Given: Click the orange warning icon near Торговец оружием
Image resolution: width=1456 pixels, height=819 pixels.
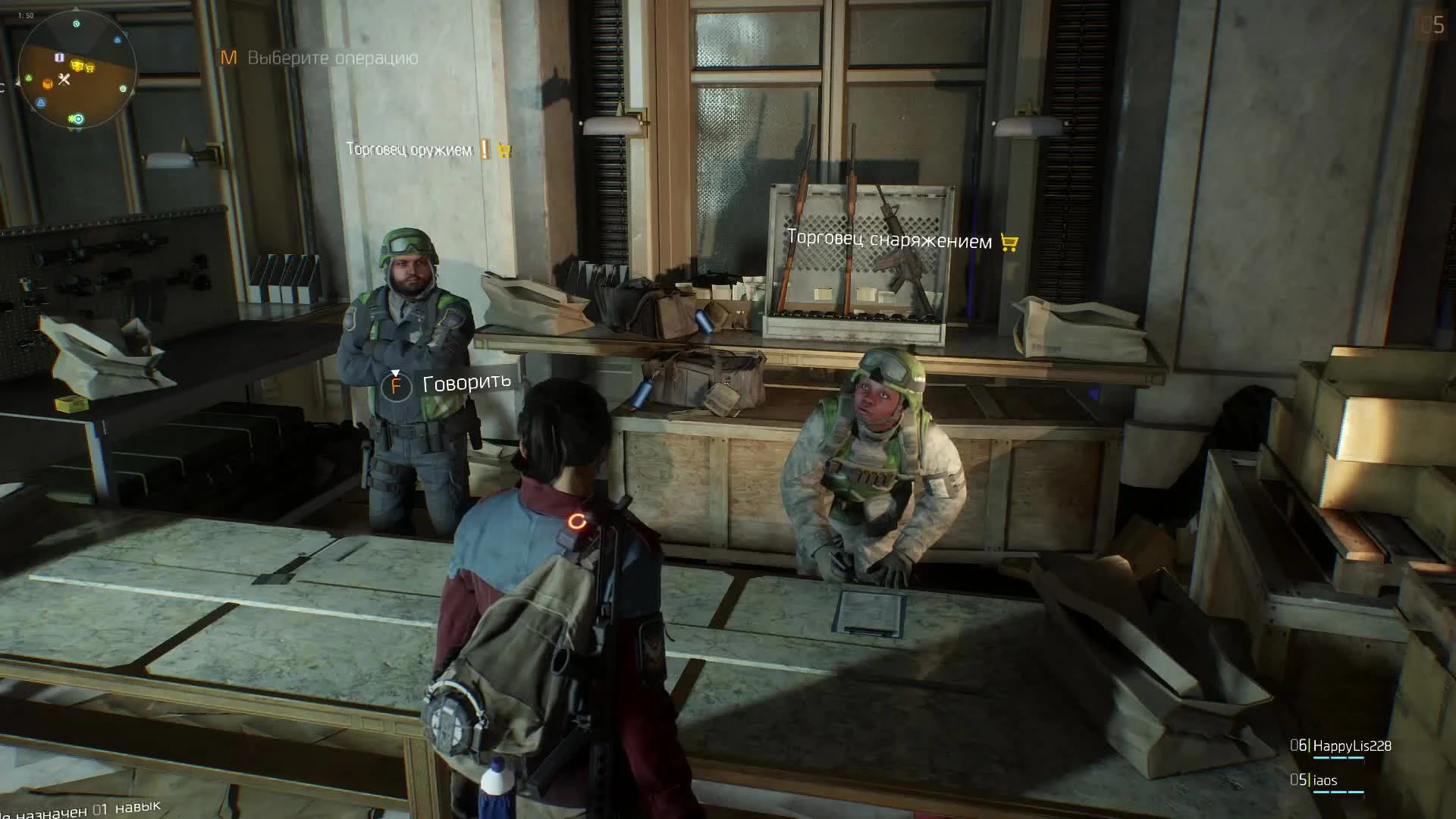Looking at the screenshot, I should (484, 150).
